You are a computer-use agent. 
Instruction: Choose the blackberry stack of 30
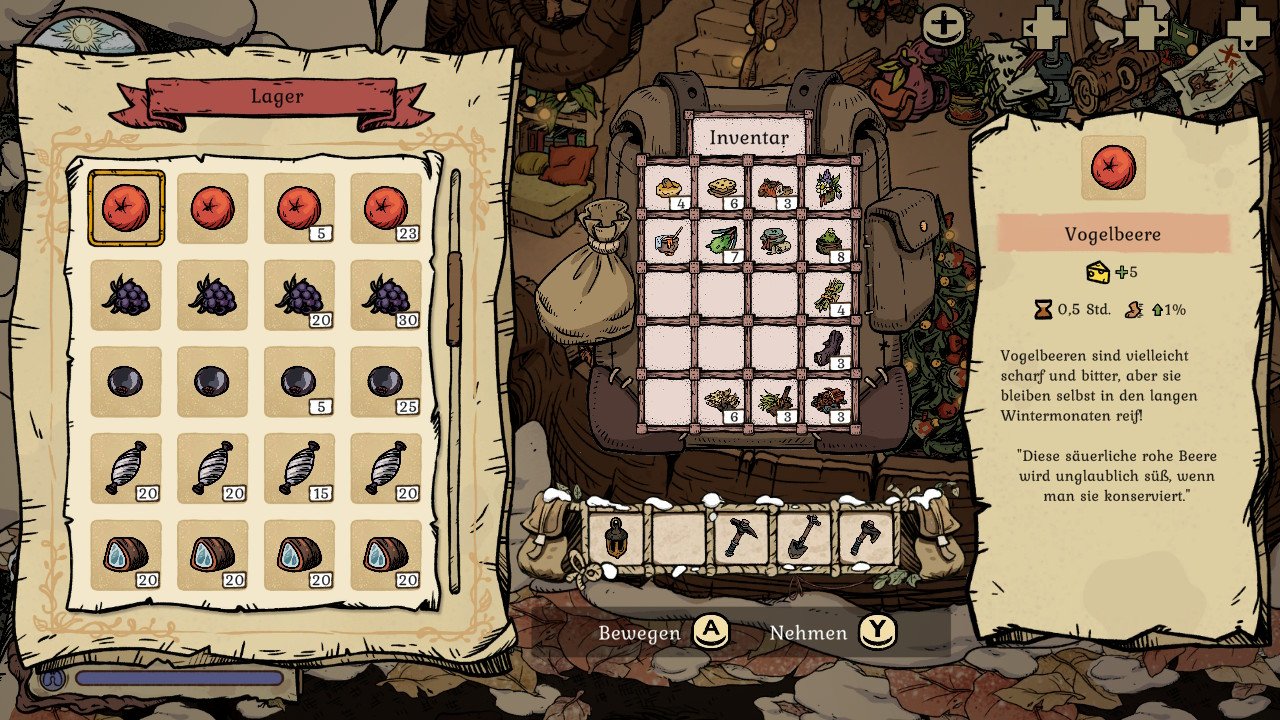tap(386, 295)
